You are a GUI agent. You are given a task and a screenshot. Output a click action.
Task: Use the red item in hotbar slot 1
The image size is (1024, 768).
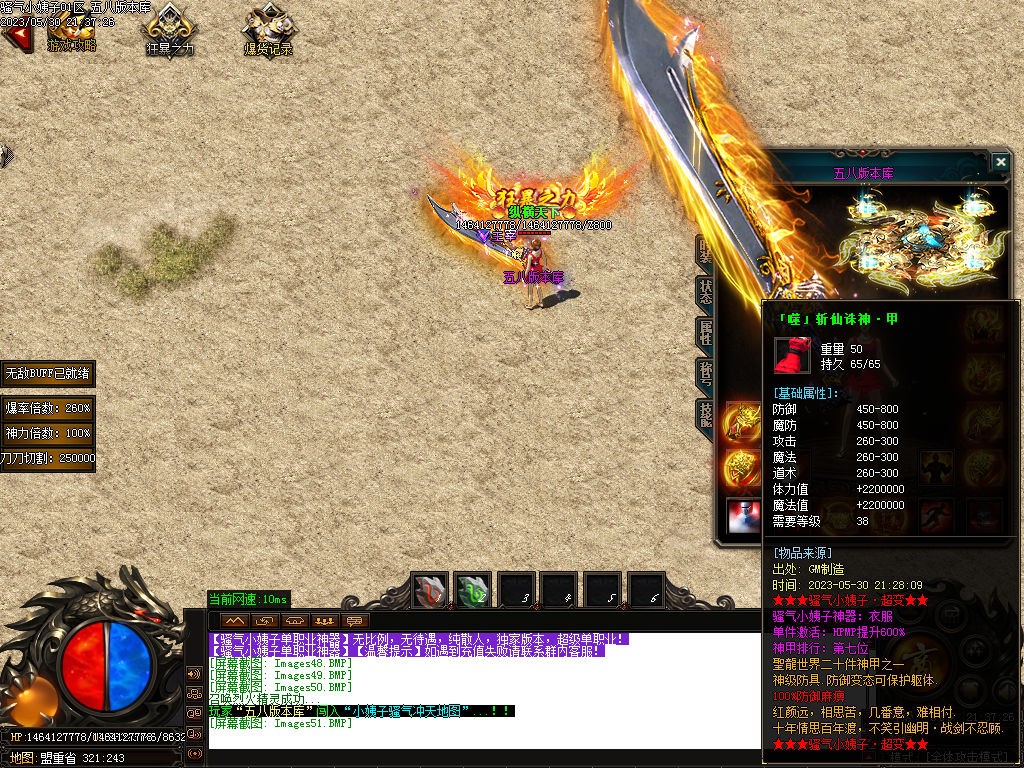(x=431, y=591)
